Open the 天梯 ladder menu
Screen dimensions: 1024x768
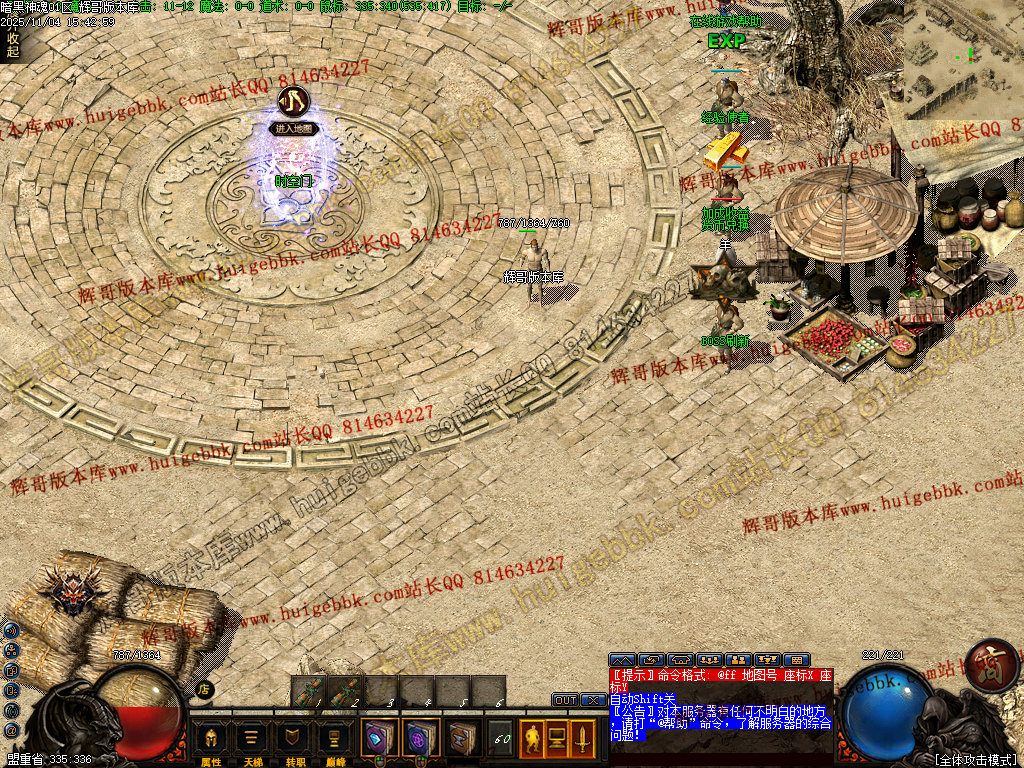(251, 739)
